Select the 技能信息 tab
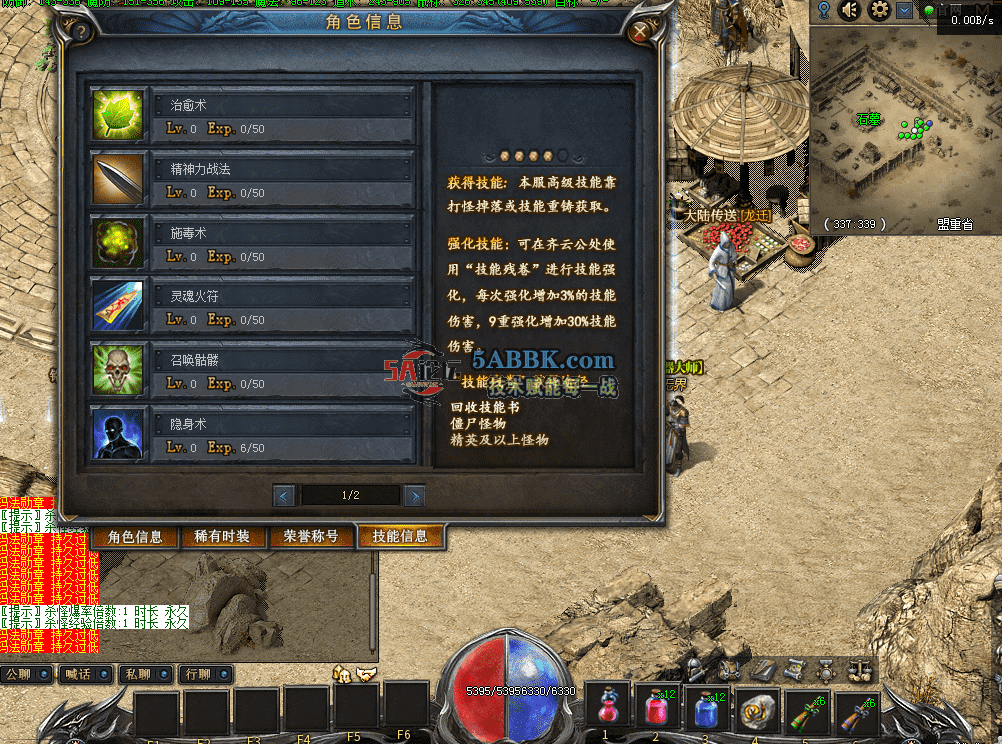This screenshot has width=1002, height=744. [x=400, y=537]
